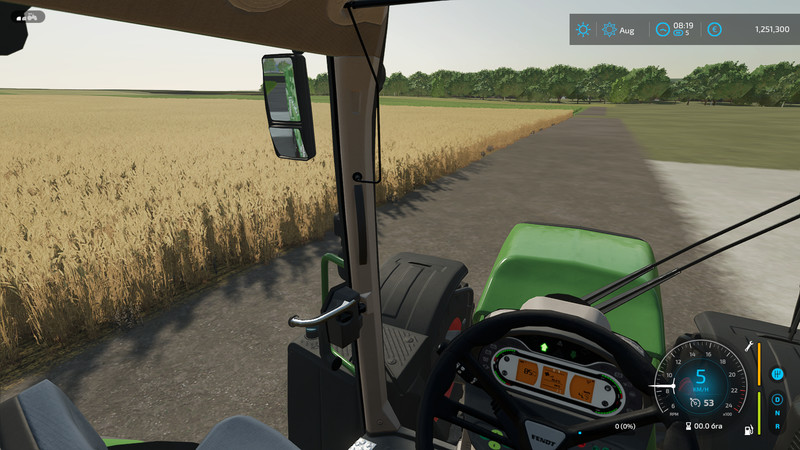
Task: Open the August season calendar icon
Action: [609, 30]
